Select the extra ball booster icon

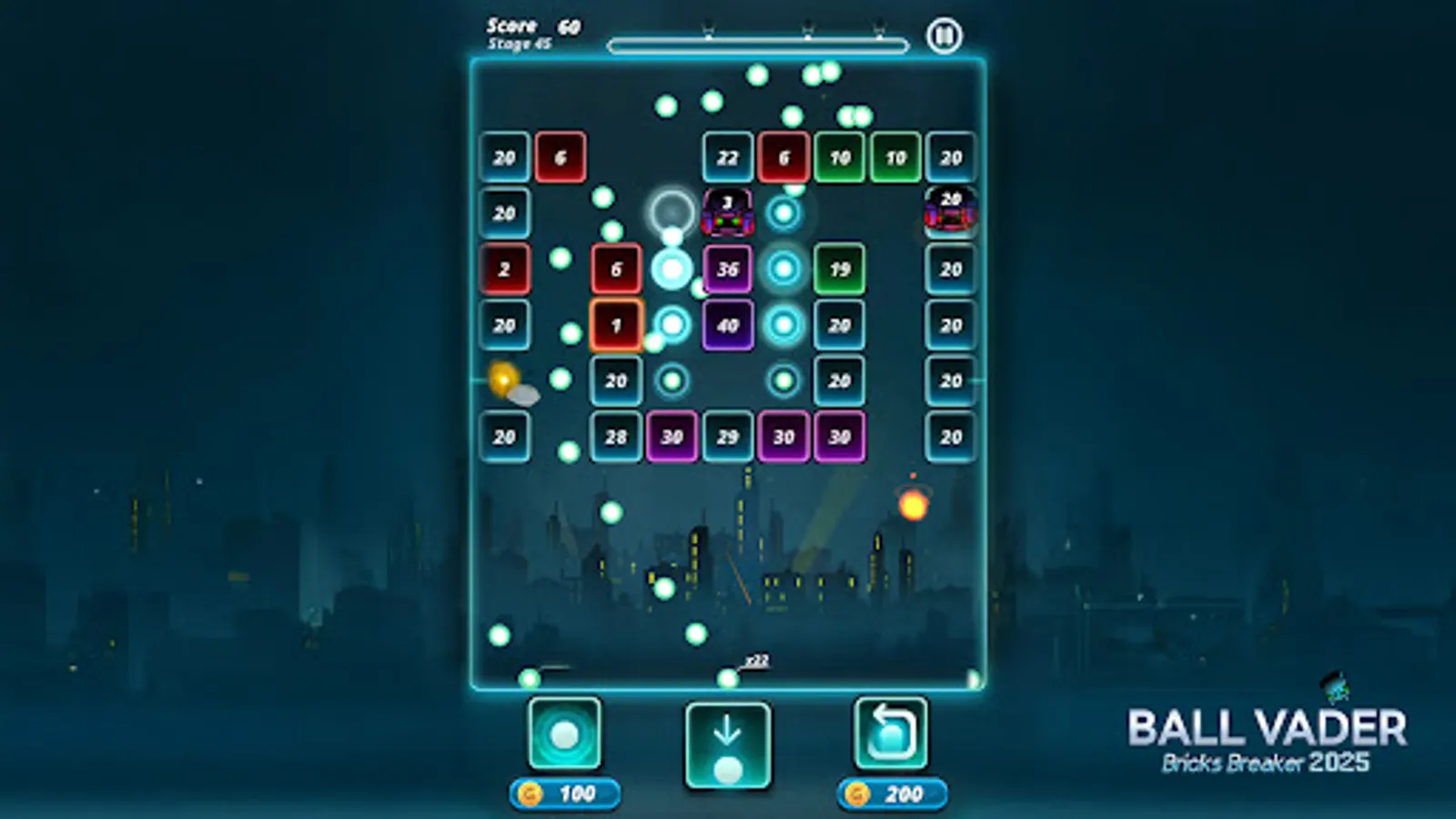(565, 733)
